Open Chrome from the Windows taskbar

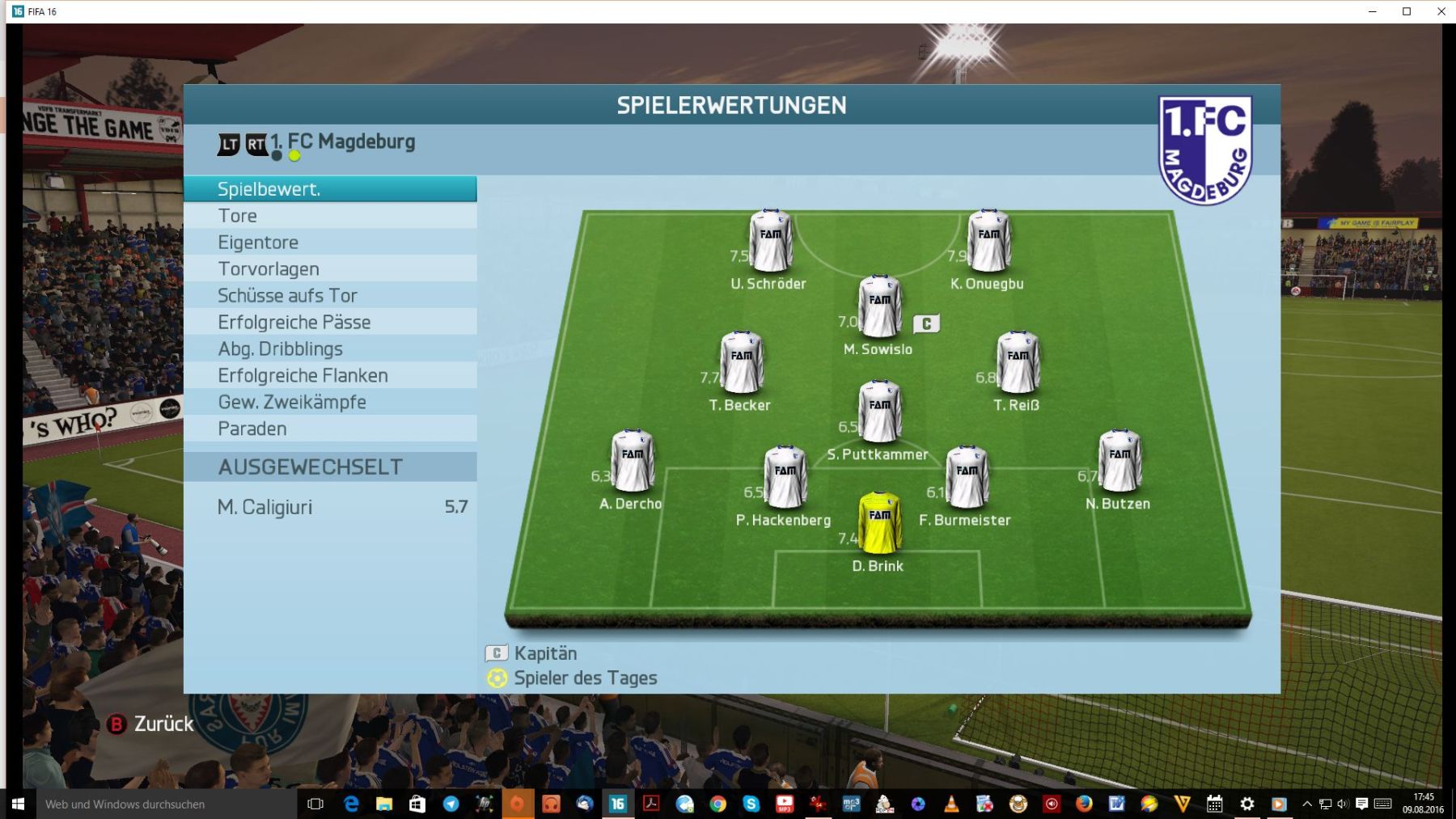point(717,804)
